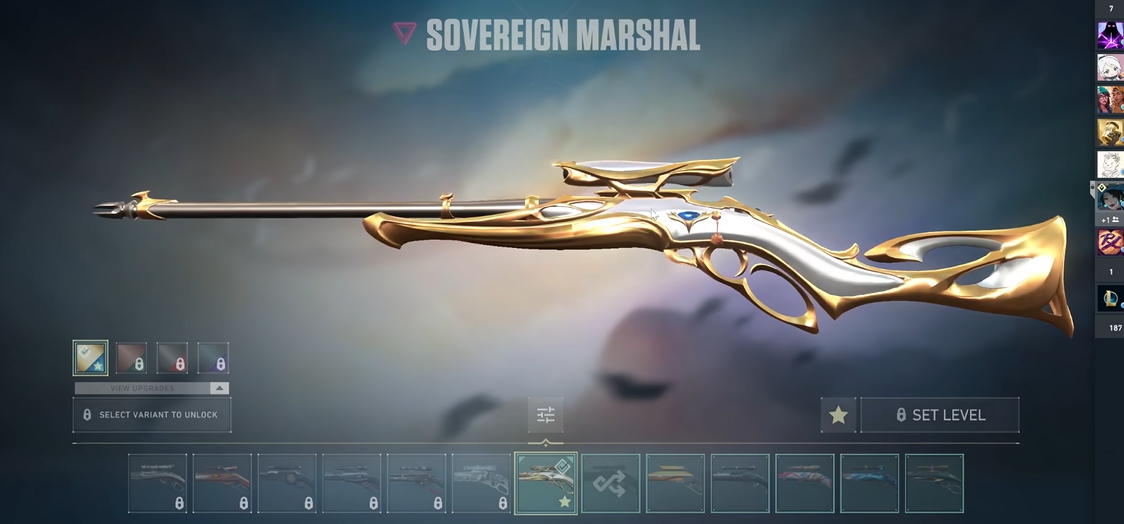
Task: Choose the locked red variant swatch
Action: pyautogui.click(x=172, y=358)
